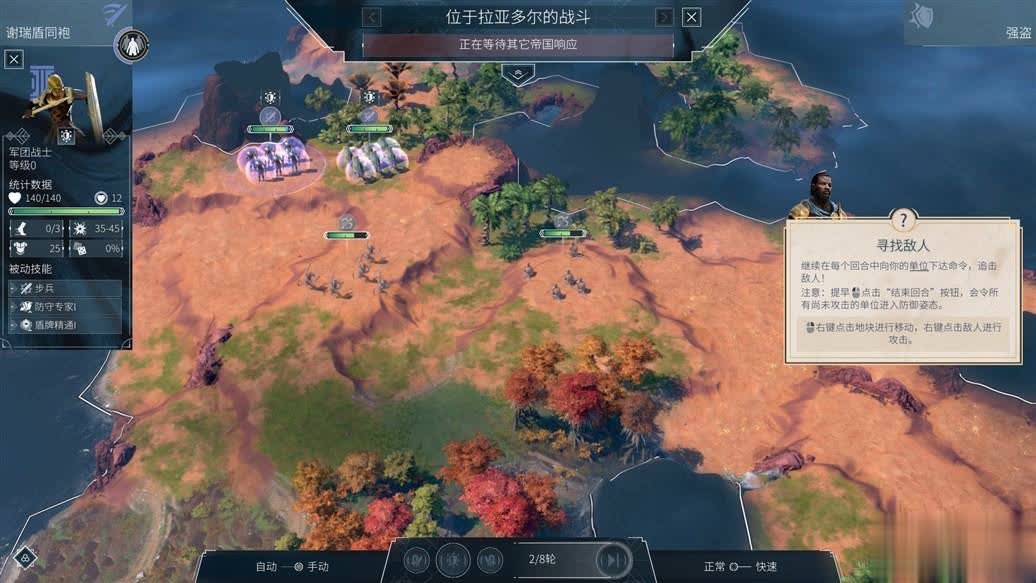Click the end round skip button
The height and width of the screenshot is (583, 1036).
[612, 560]
